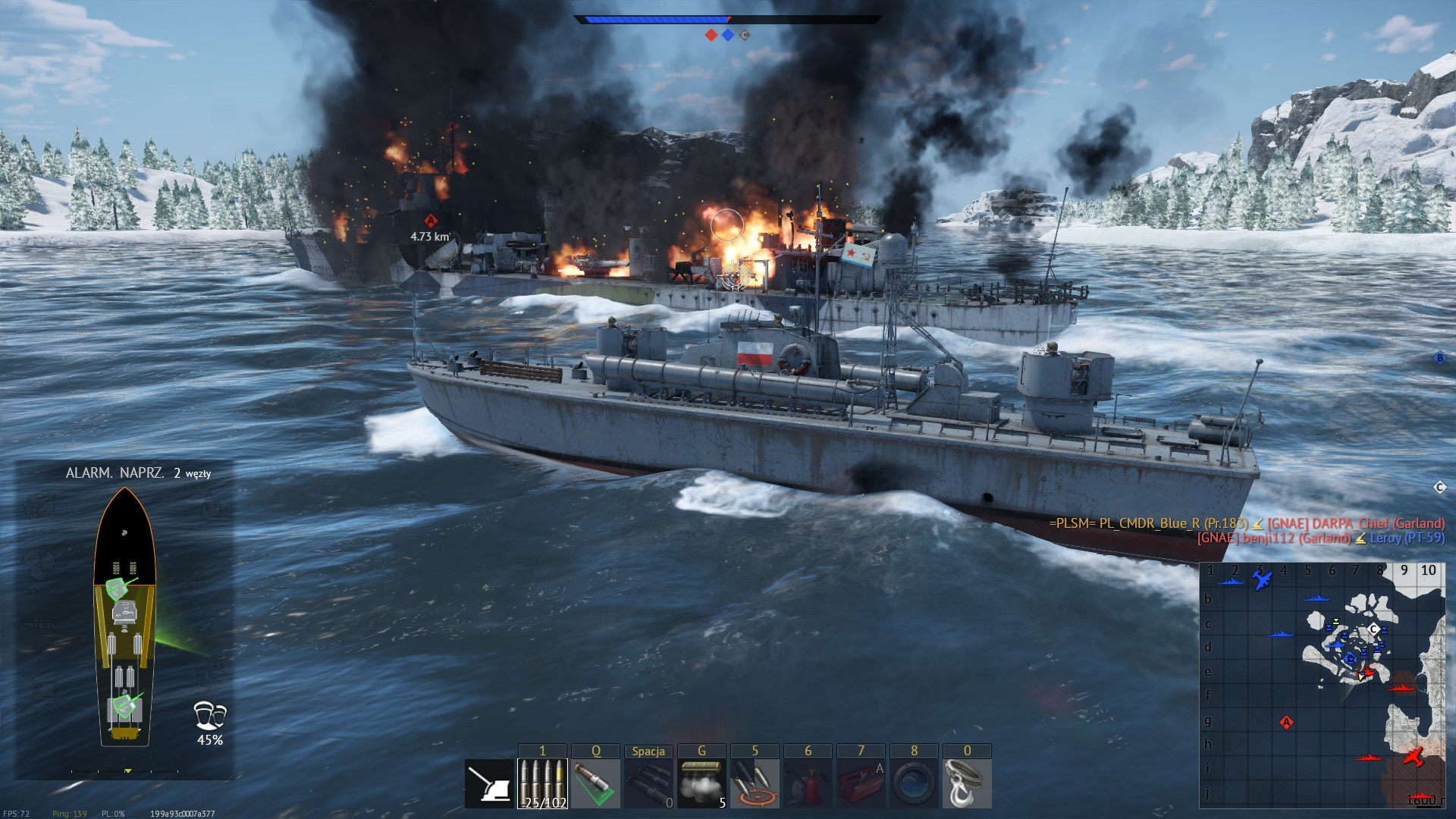Click the white capture point C marker on minimap
The image size is (1456, 819).
[1373, 629]
